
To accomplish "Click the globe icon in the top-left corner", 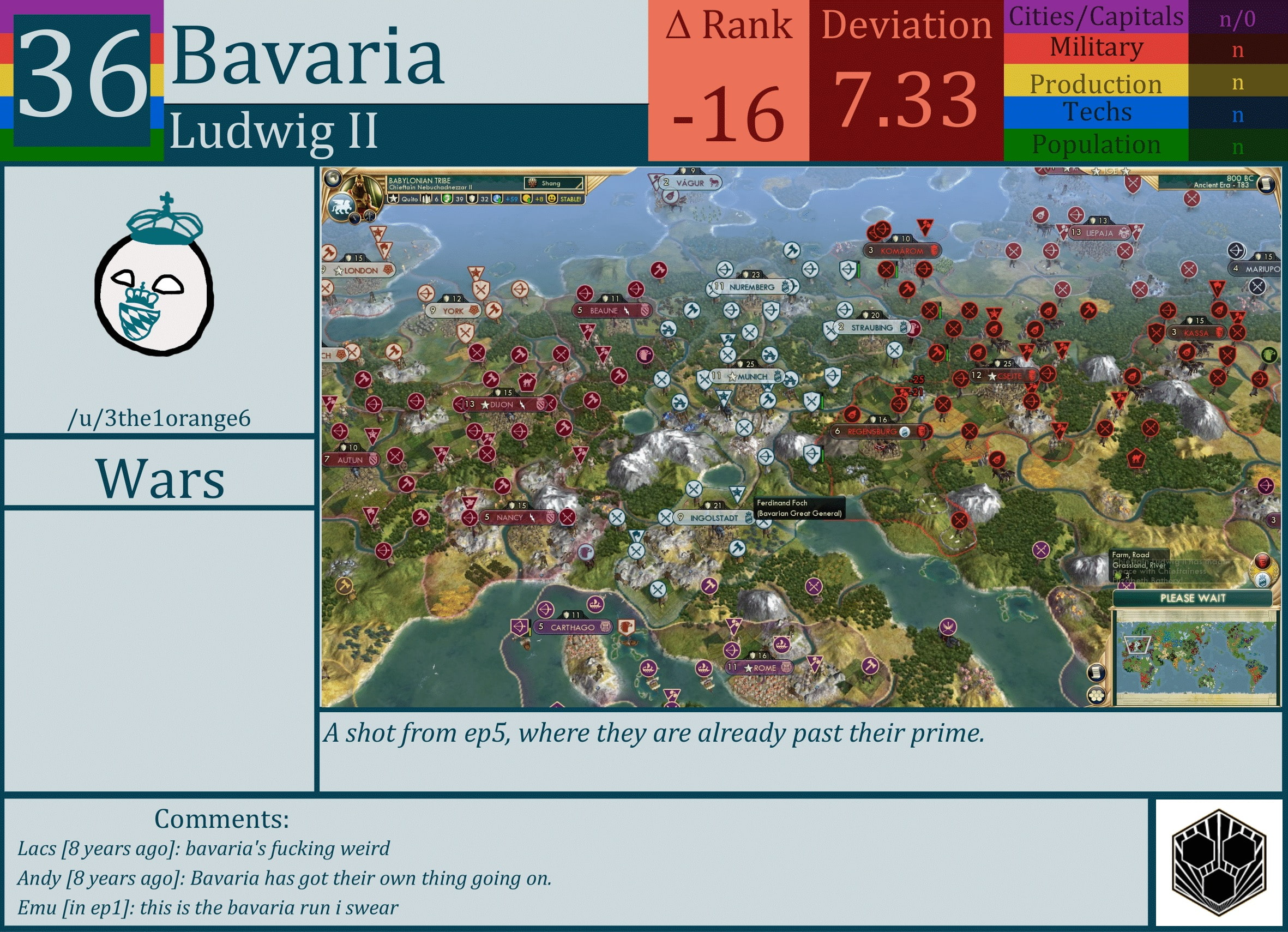I will (x=333, y=178).
